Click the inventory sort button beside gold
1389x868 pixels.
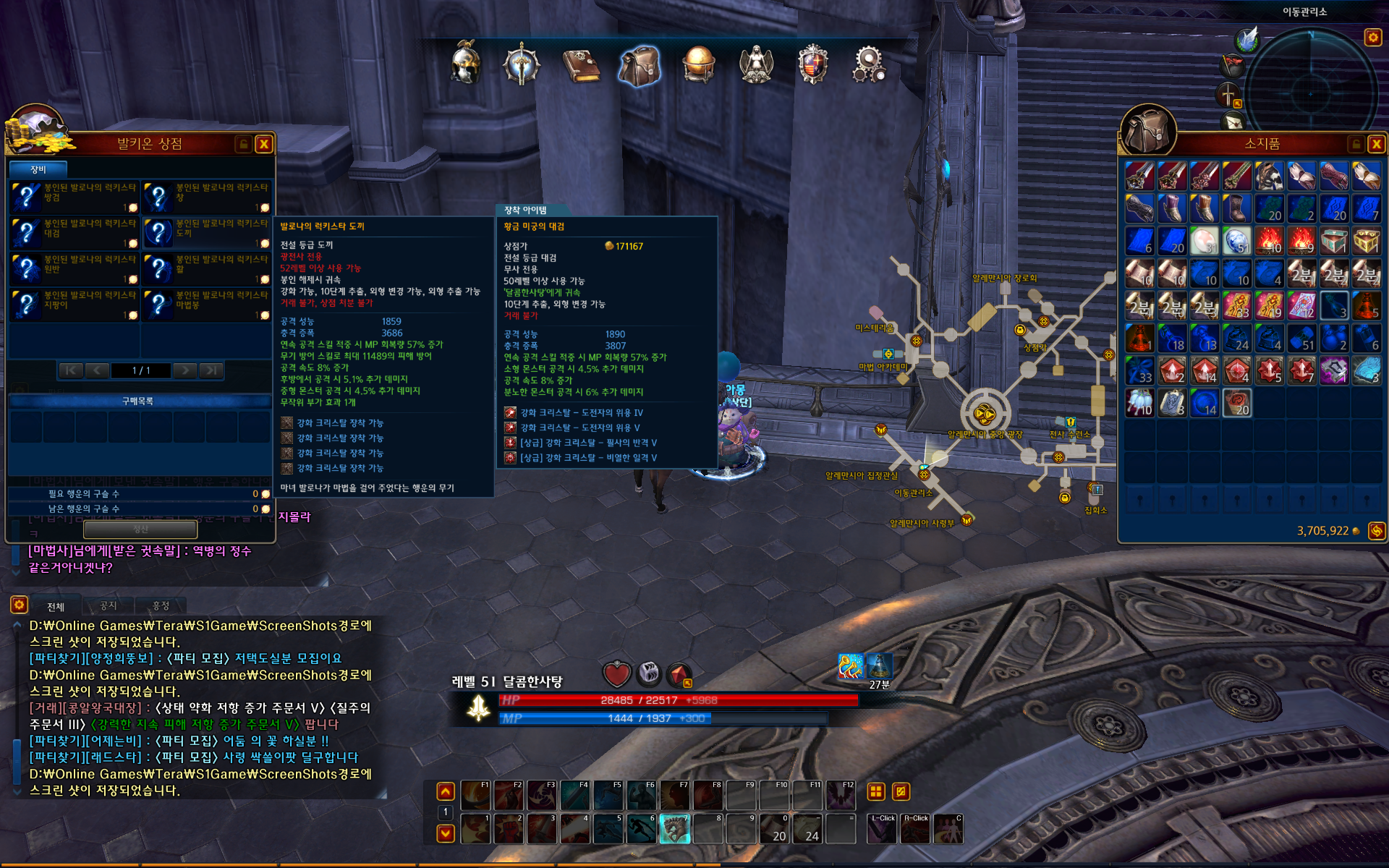point(1376,531)
